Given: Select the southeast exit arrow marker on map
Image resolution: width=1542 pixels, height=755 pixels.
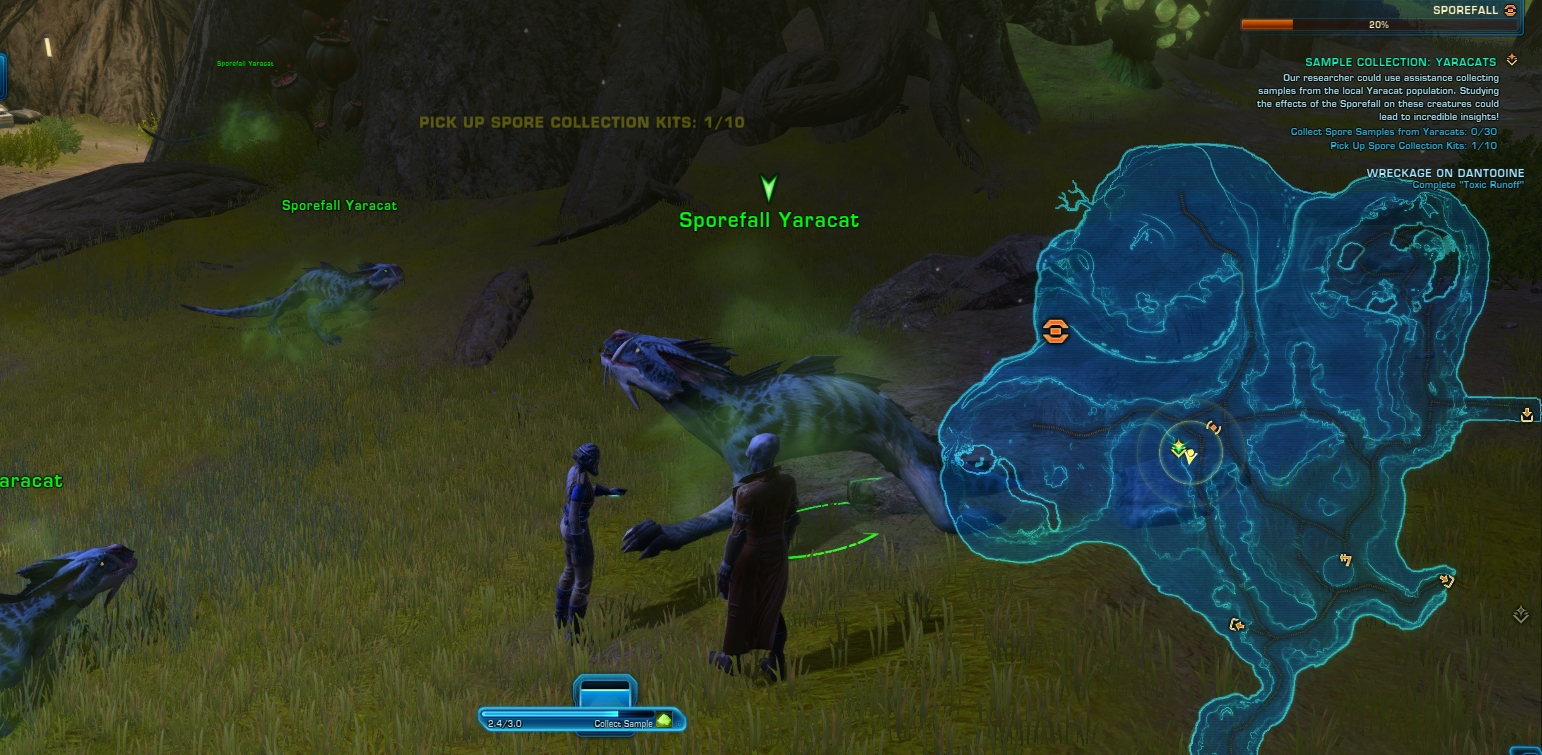Looking at the screenshot, I should [1446, 579].
